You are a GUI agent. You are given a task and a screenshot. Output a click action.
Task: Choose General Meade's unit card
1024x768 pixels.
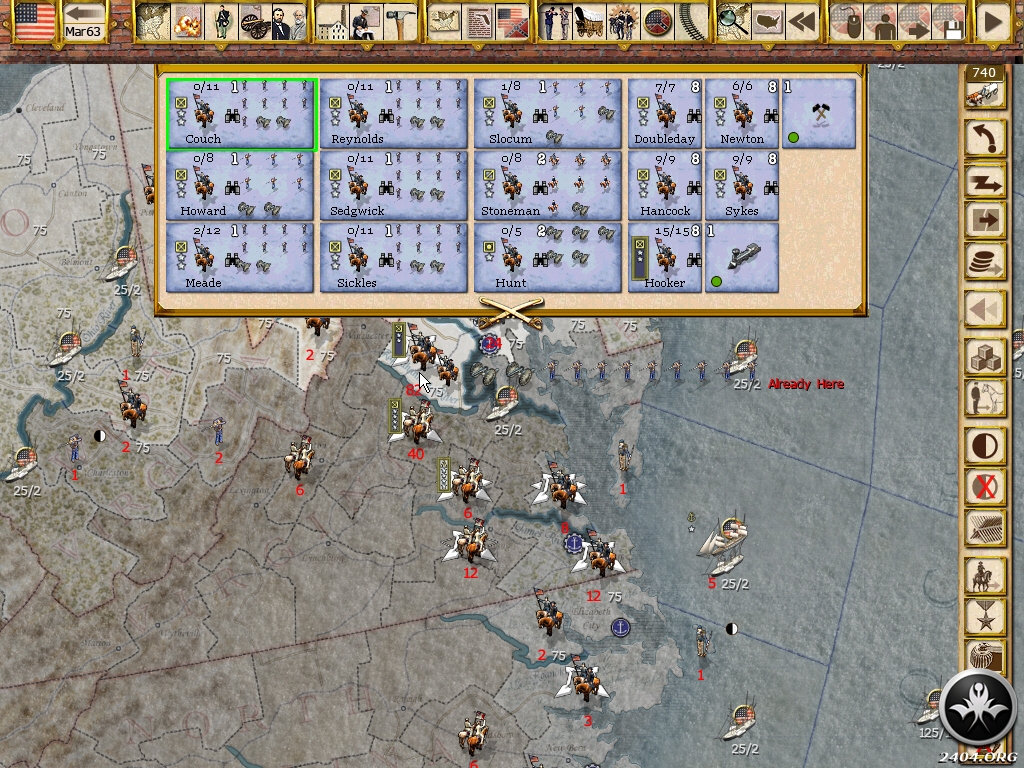click(240, 258)
